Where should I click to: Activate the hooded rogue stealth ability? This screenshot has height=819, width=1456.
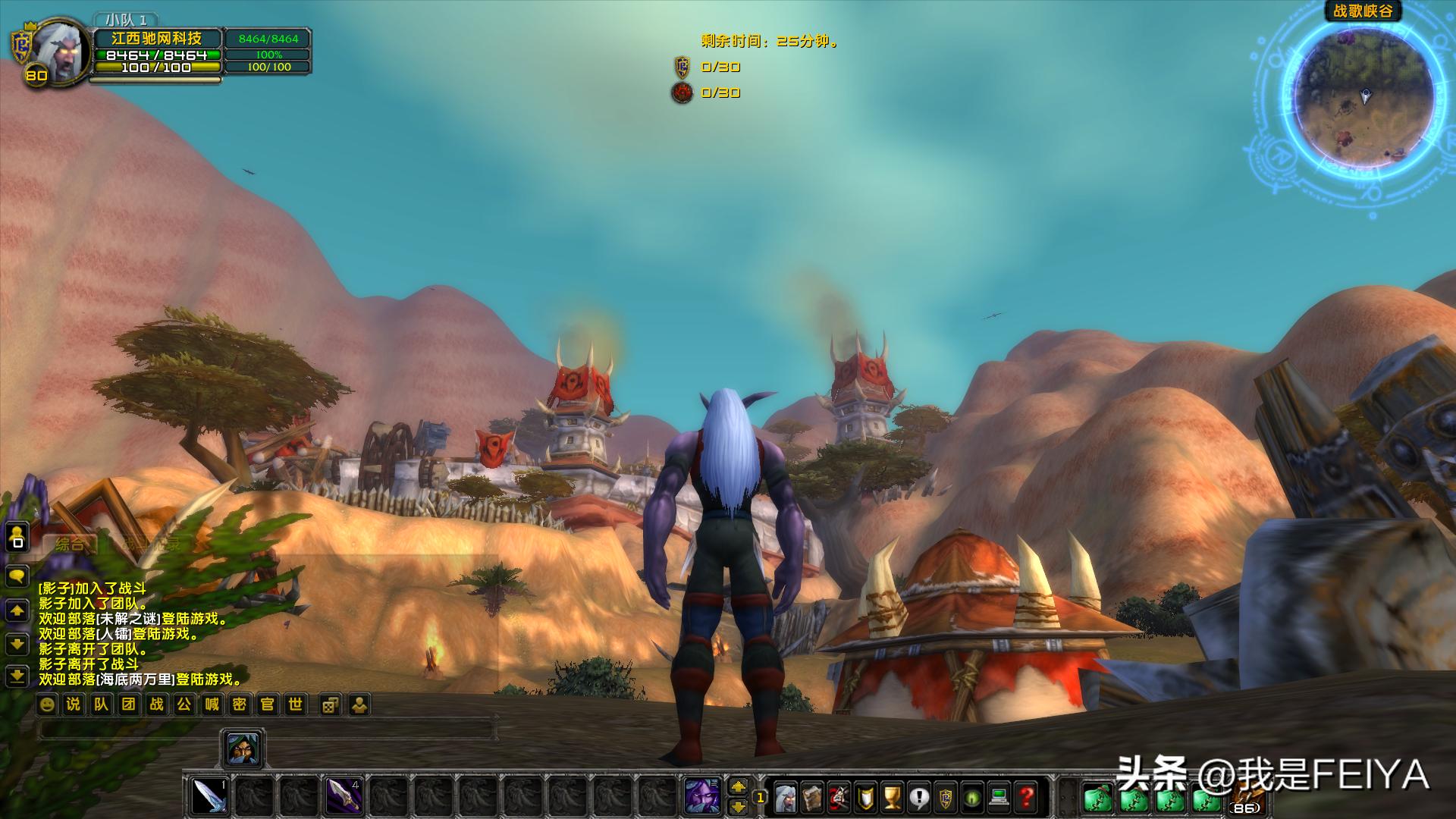pyautogui.click(x=243, y=748)
